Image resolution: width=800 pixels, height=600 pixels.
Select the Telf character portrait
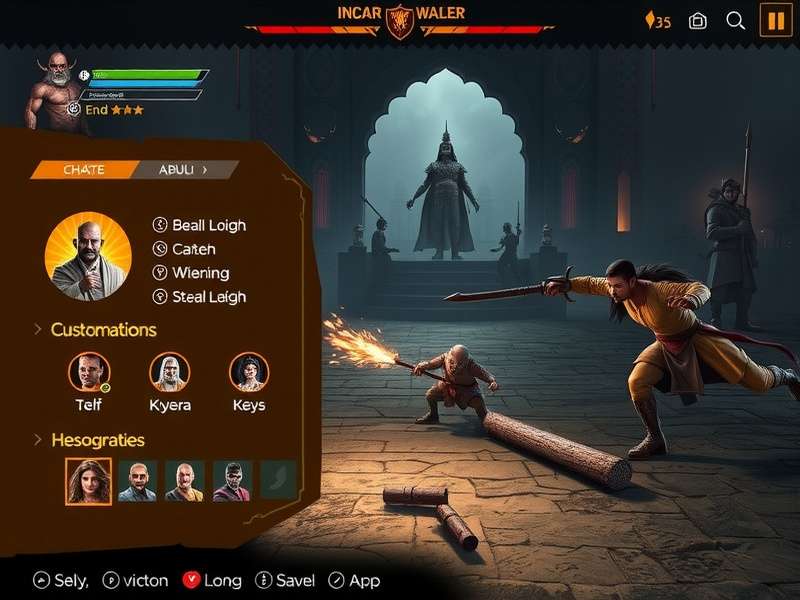point(89,372)
